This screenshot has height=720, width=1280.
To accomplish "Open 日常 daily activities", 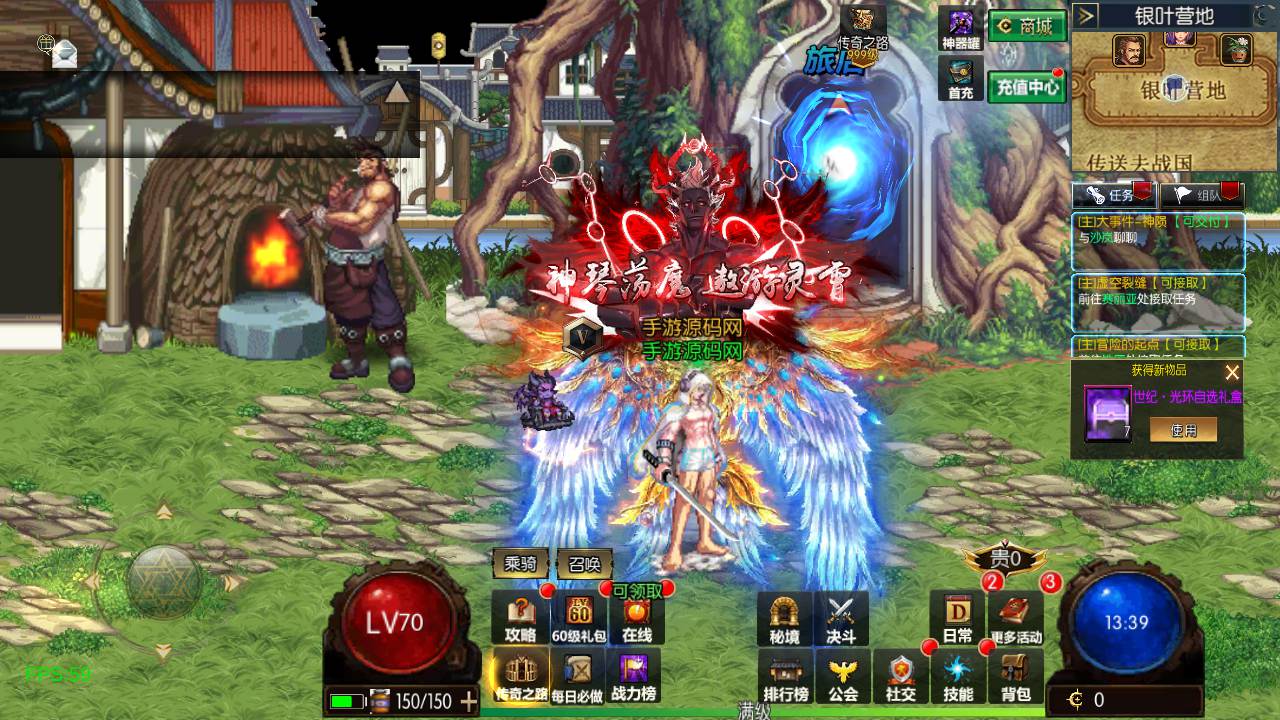I will coord(957,618).
